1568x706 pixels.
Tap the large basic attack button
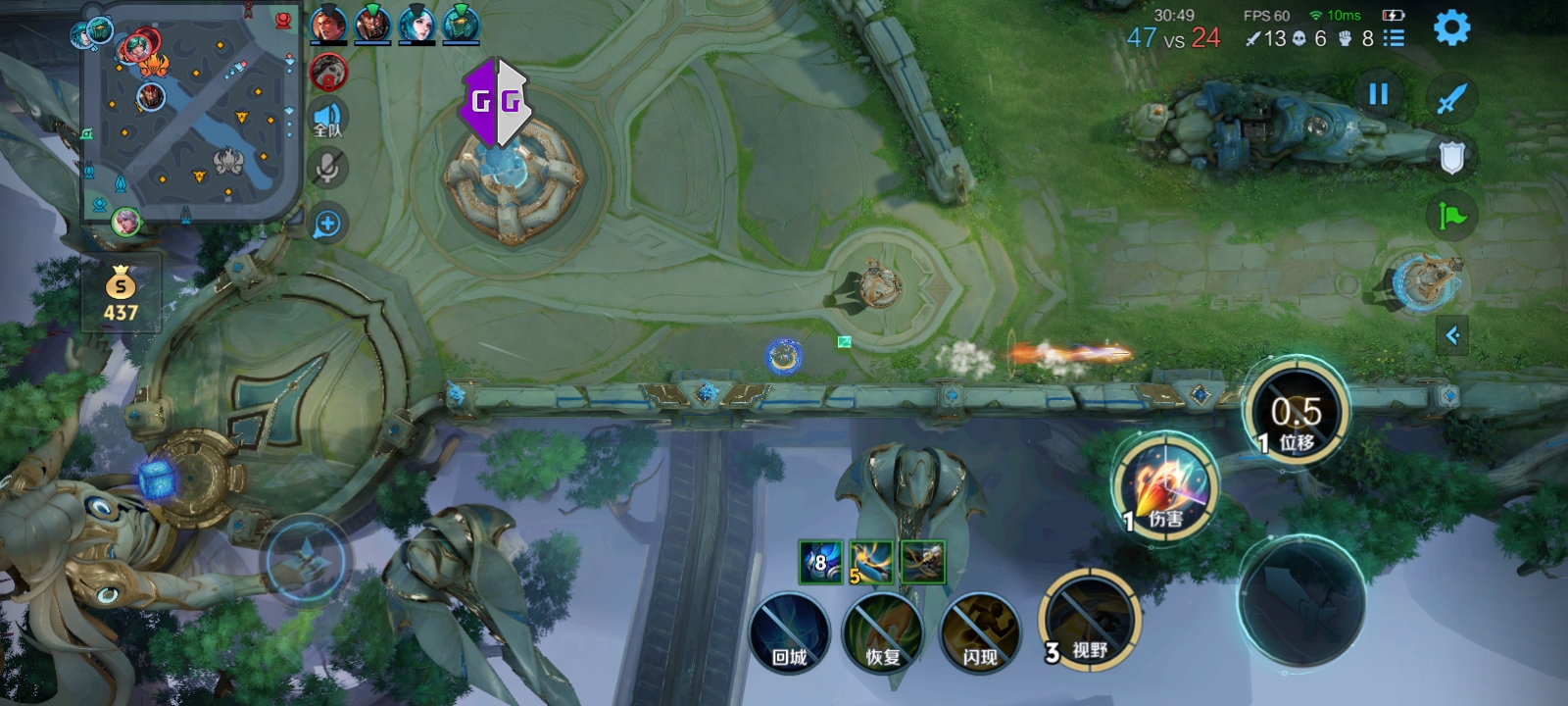[x=1301, y=601]
